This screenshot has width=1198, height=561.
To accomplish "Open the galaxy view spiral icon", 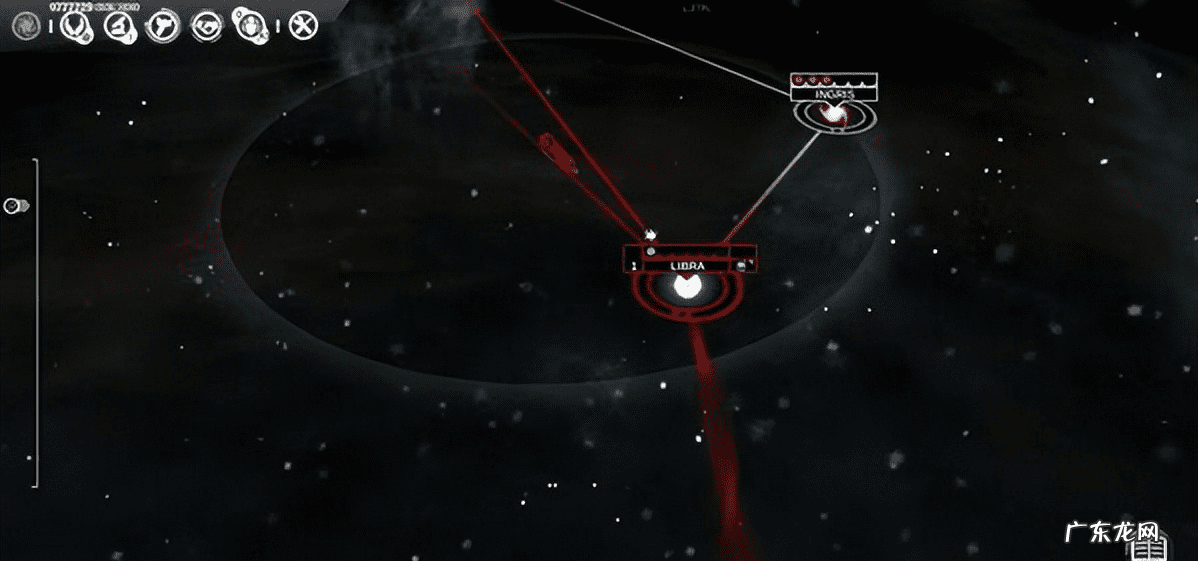I will click(x=25, y=26).
